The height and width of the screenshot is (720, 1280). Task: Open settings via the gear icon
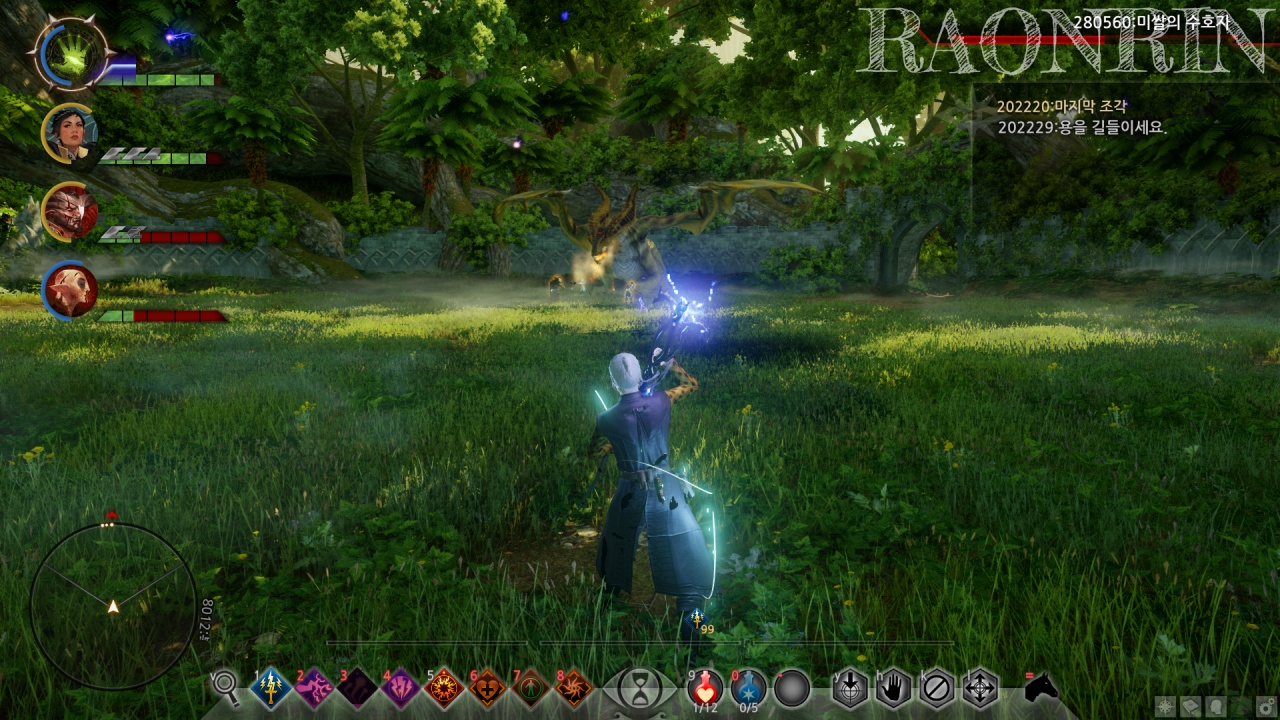click(1264, 706)
